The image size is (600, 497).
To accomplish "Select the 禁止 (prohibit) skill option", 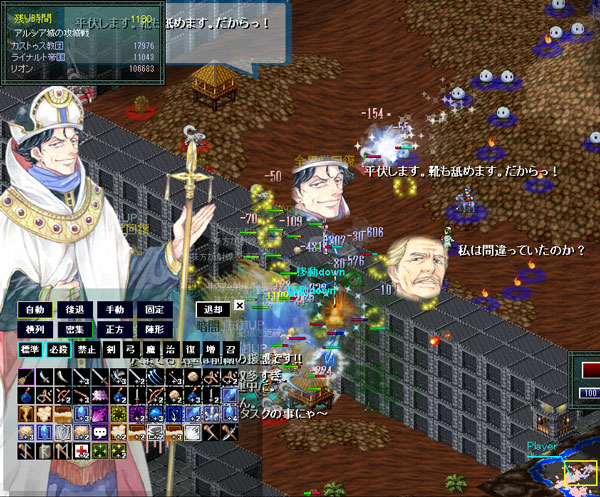I will coord(88,350).
